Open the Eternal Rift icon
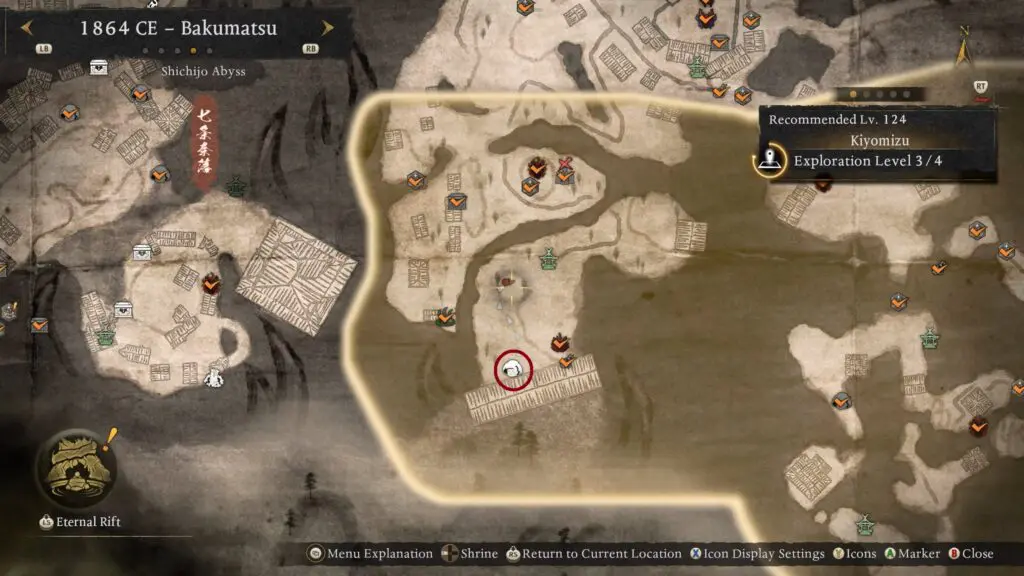 click(72, 470)
